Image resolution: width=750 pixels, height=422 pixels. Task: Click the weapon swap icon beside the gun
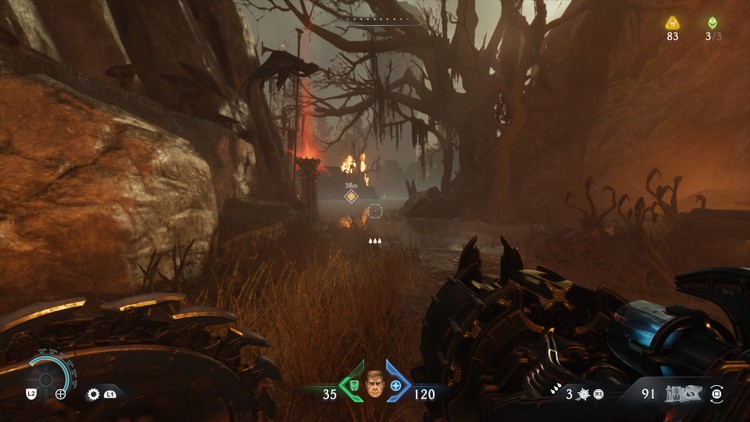pyautogui.click(x=717, y=394)
